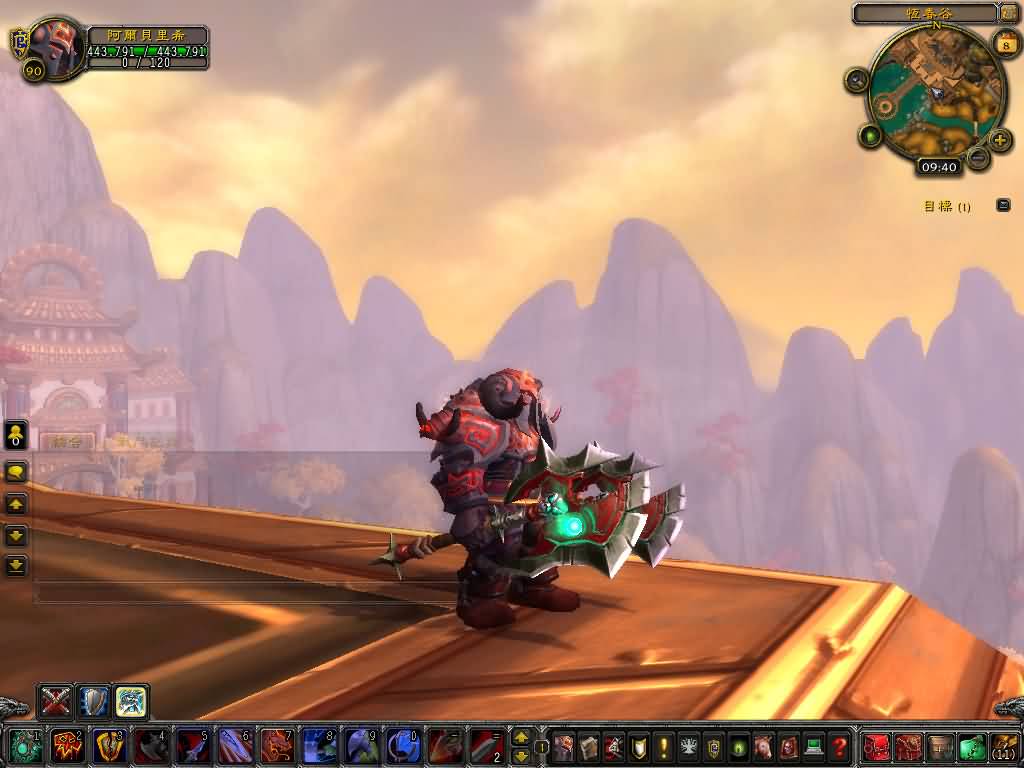This screenshot has height=768, width=1024.
Task: Open the green bag slot
Action: click(973, 746)
